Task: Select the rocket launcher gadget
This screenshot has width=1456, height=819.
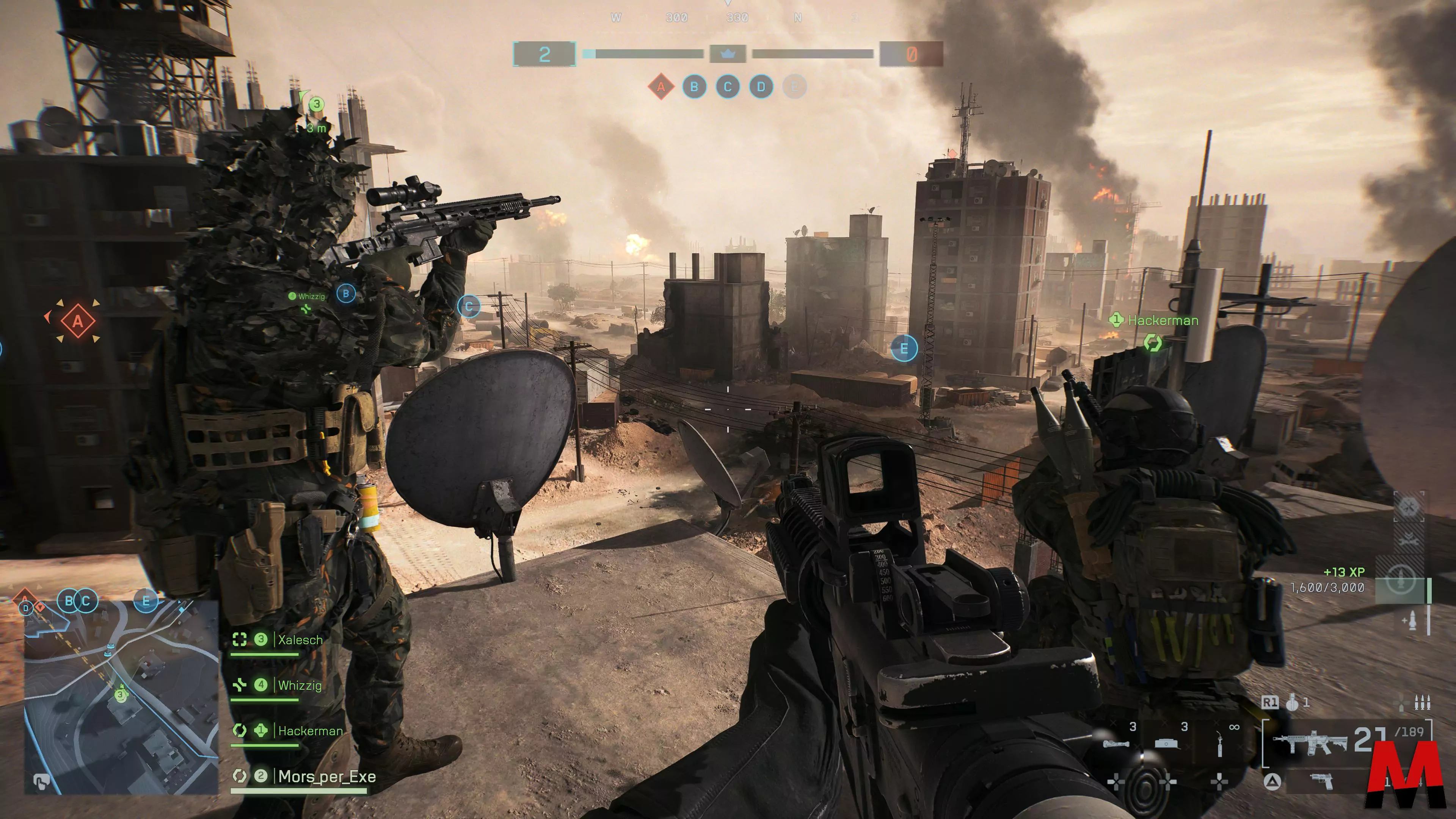Action: click(1116, 743)
